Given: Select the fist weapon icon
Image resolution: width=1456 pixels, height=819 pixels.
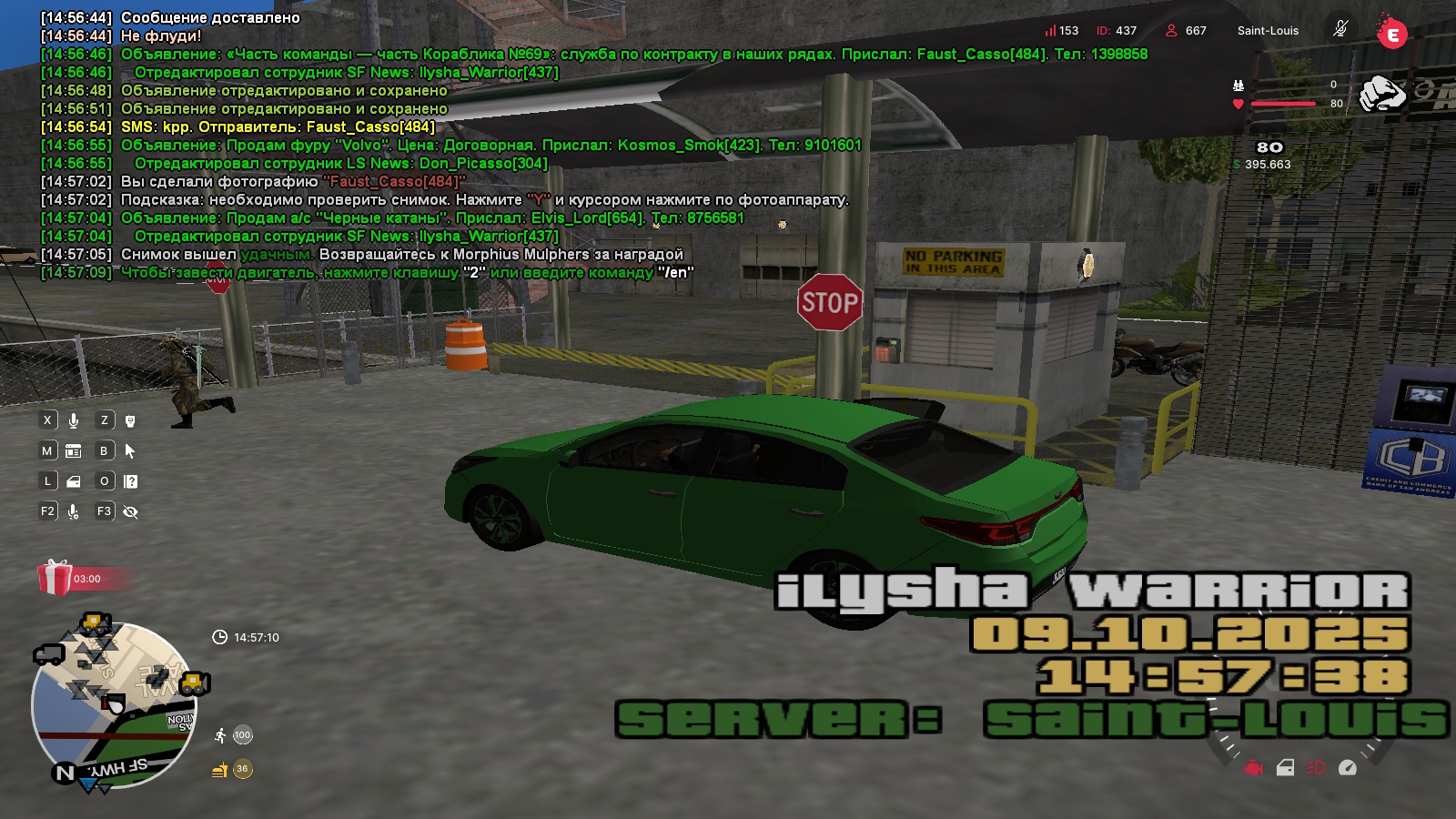Looking at the screenshot, I should click(1381, 94).
